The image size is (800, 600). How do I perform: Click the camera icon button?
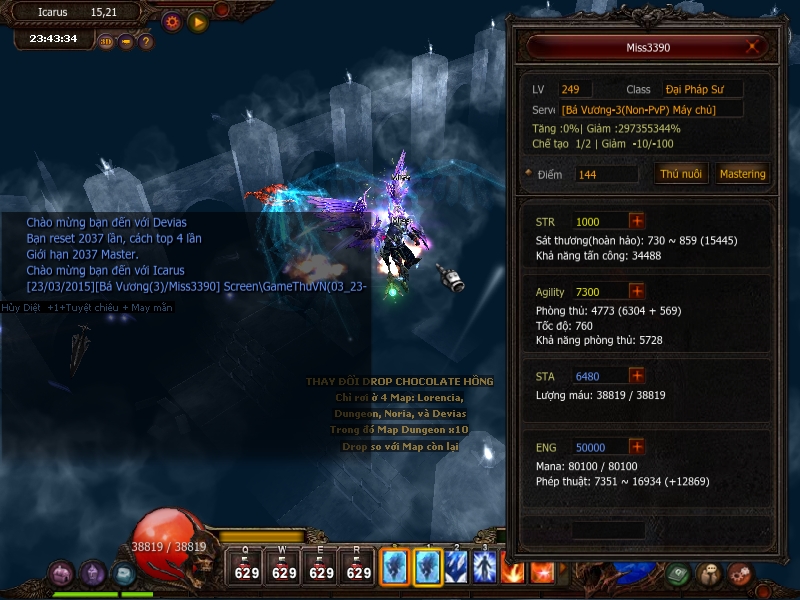[x=126, y=42]
